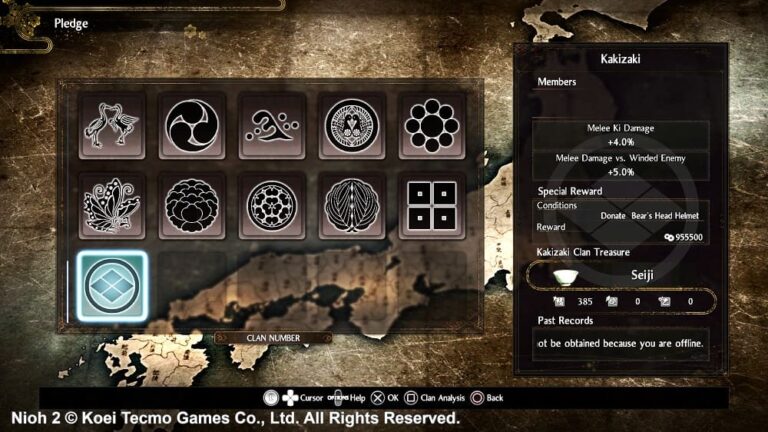The width and height of the screenshot is (768, 432).
Task: Choose the four squares clan crest
Action: pyautogui.click(x=432, y=205)
